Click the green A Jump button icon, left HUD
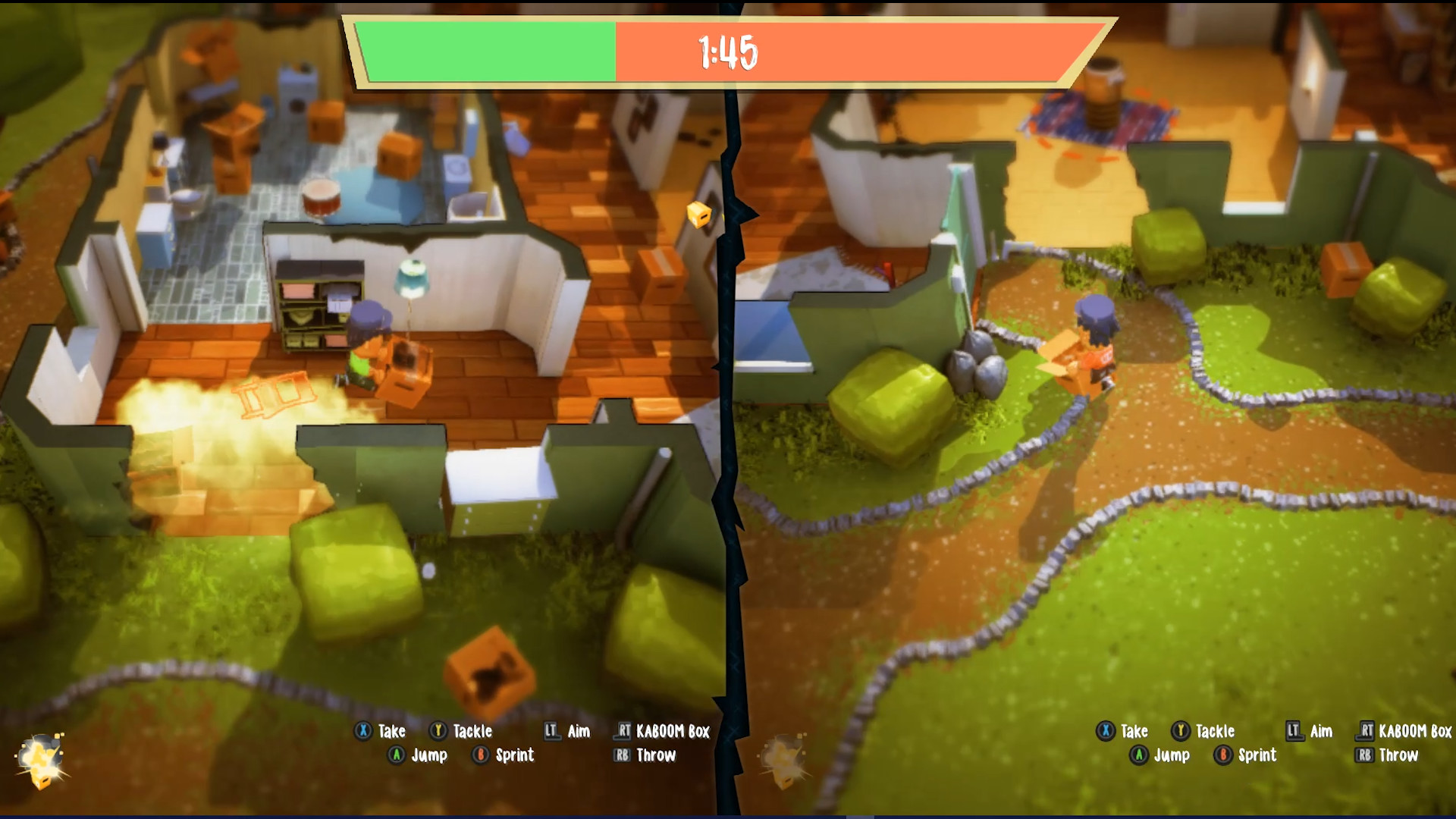 (396, 755)
